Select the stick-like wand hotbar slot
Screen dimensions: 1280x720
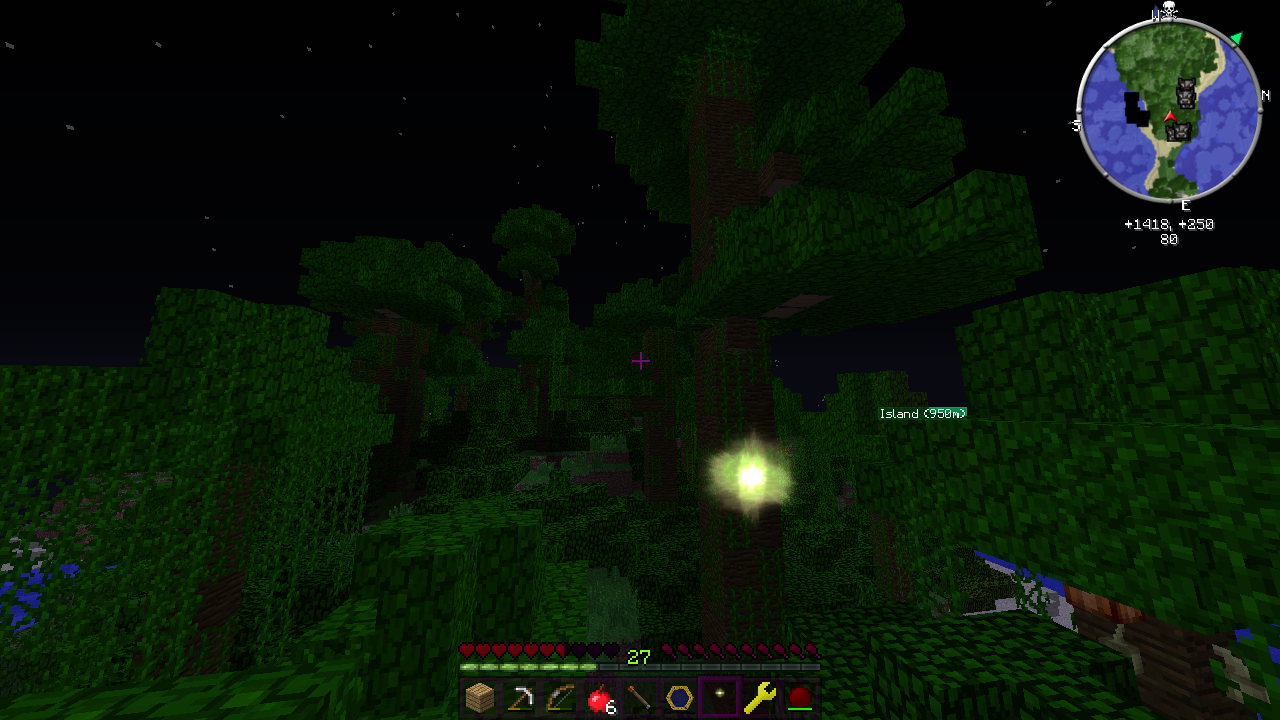pos(640,697)
